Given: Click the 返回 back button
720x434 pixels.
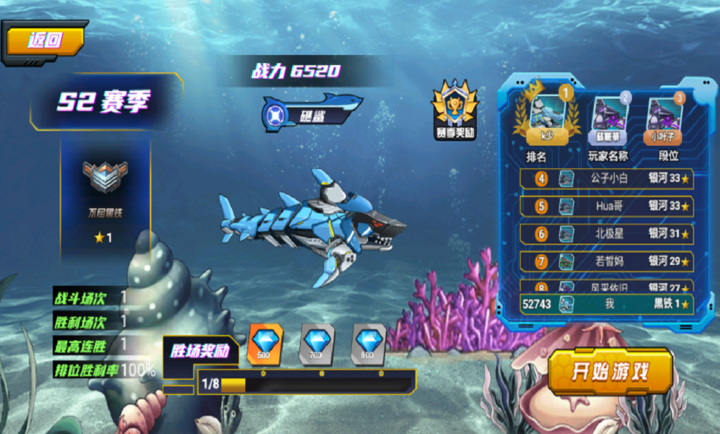Looking at the screenshot, I should [x=44, y=41].
